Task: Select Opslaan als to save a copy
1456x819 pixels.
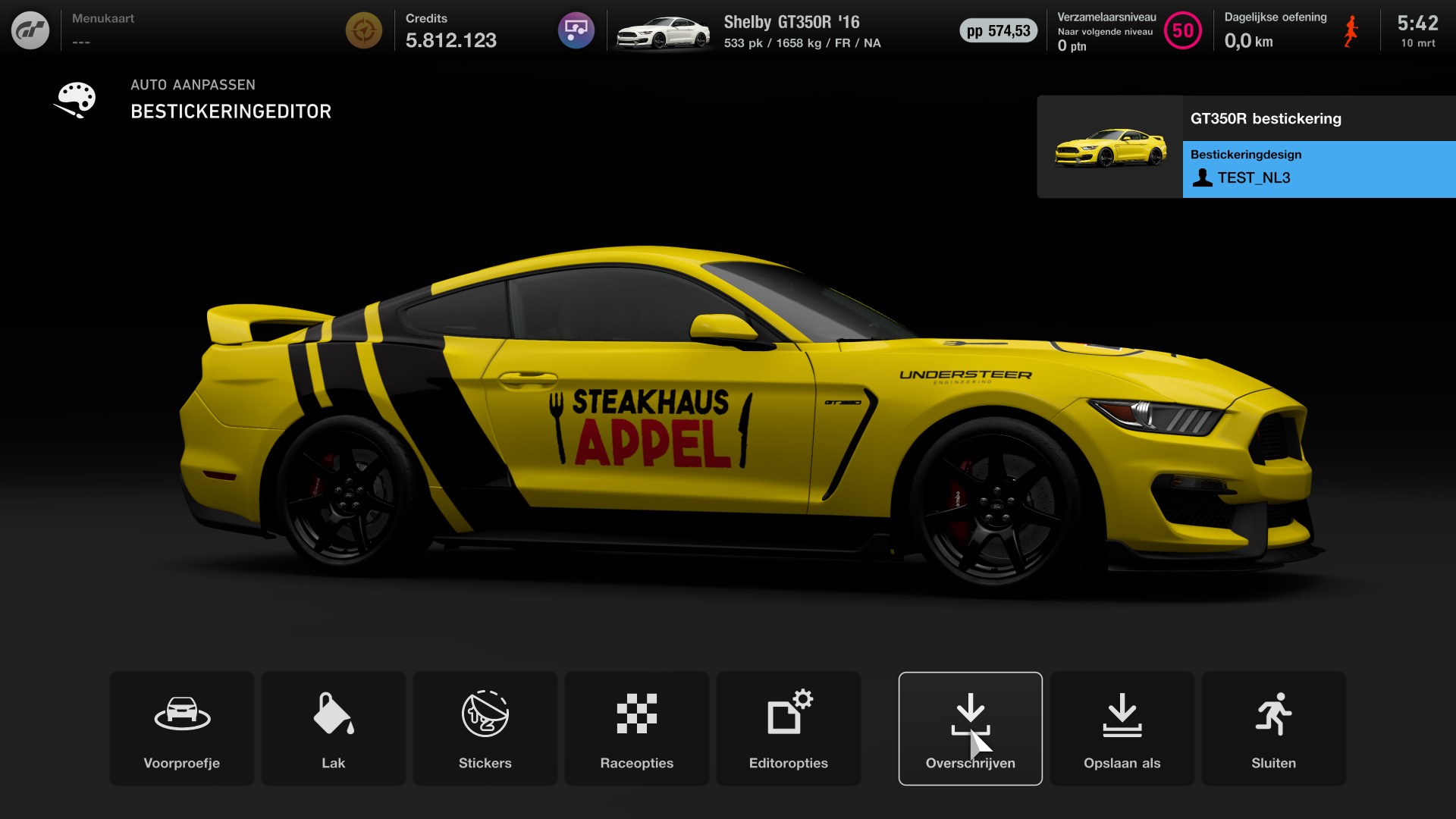Action: coord(1122,728)
